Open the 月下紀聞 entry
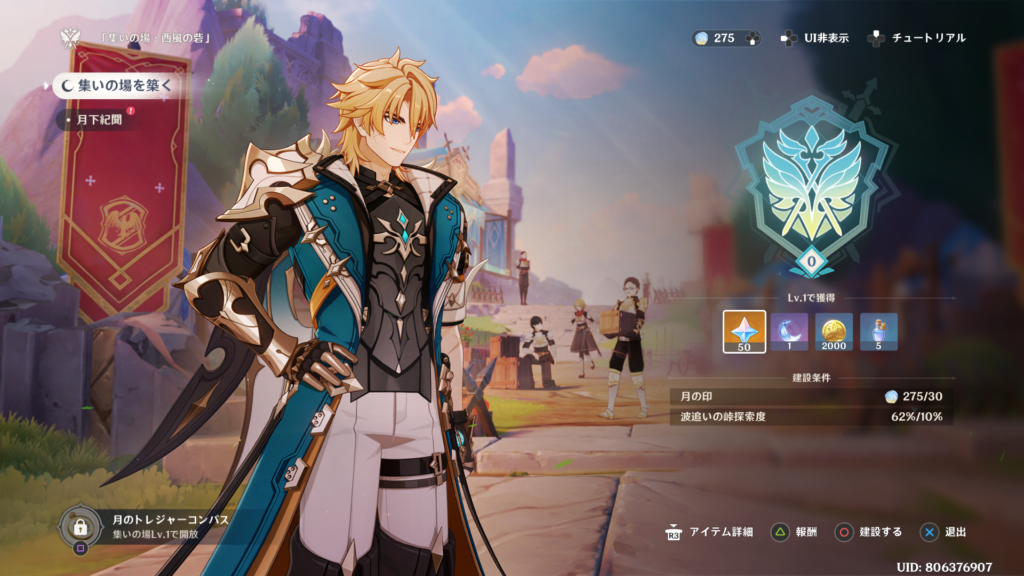1024x576 pixels. tap(99, 120)
